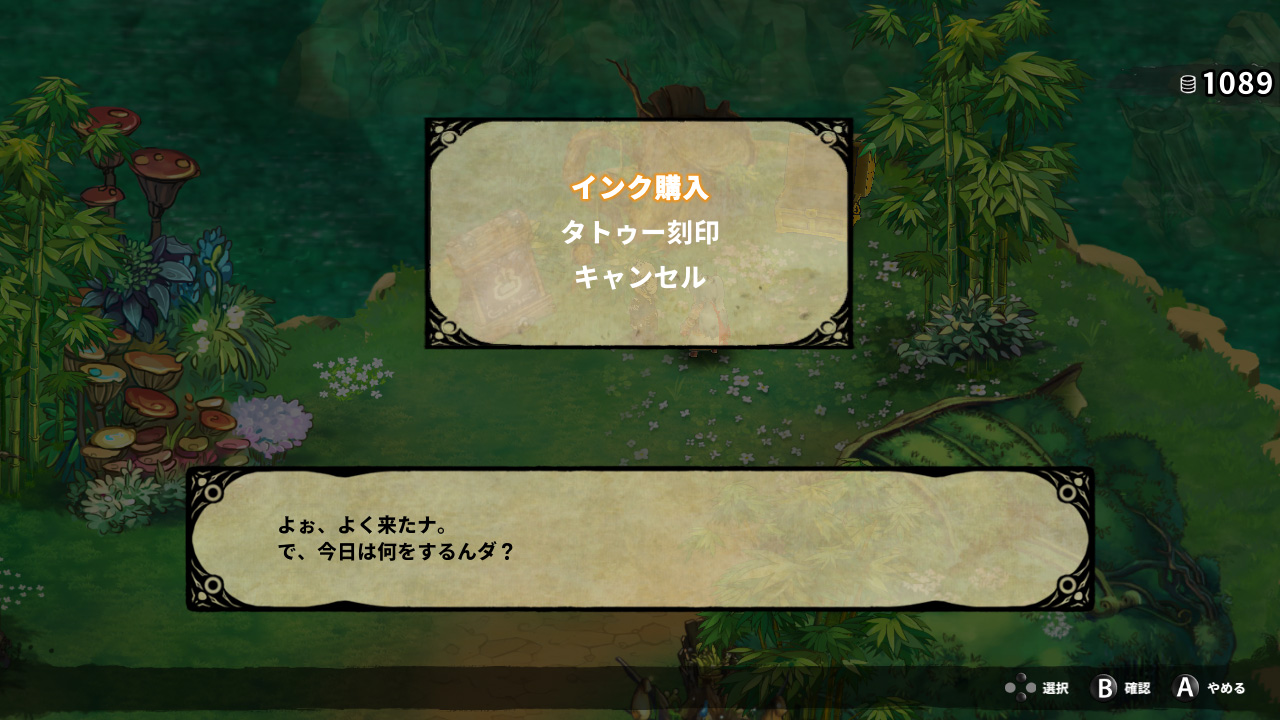Select the インク購入 menu option
This screenshot has height=720, width=1280.
click(x=640, y=187)
